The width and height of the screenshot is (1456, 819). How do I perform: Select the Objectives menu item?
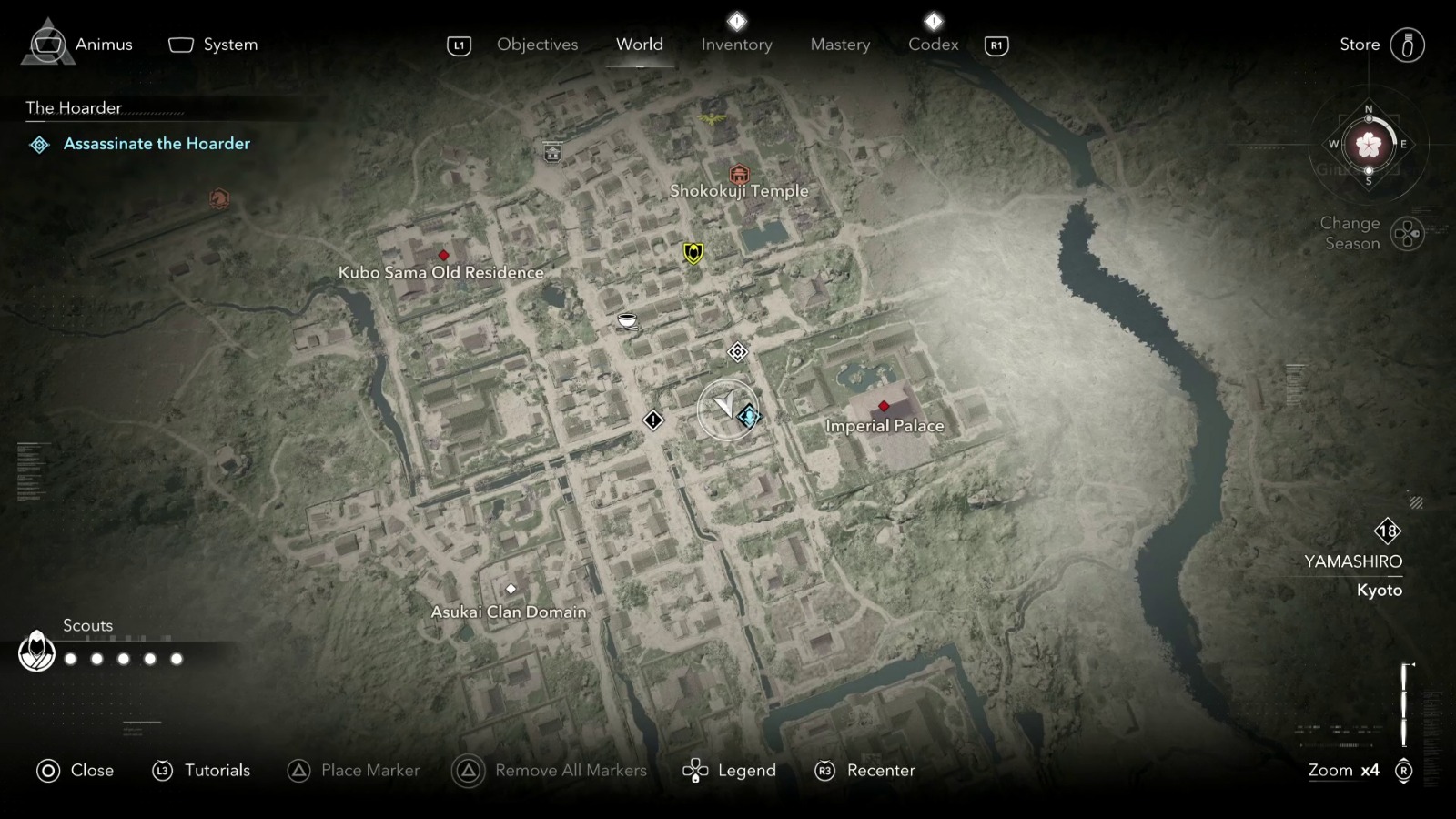(537, 44)
